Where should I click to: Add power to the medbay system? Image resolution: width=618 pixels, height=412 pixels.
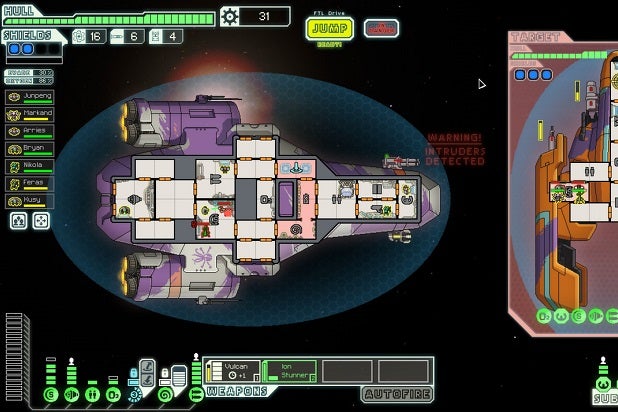(92, 394)
